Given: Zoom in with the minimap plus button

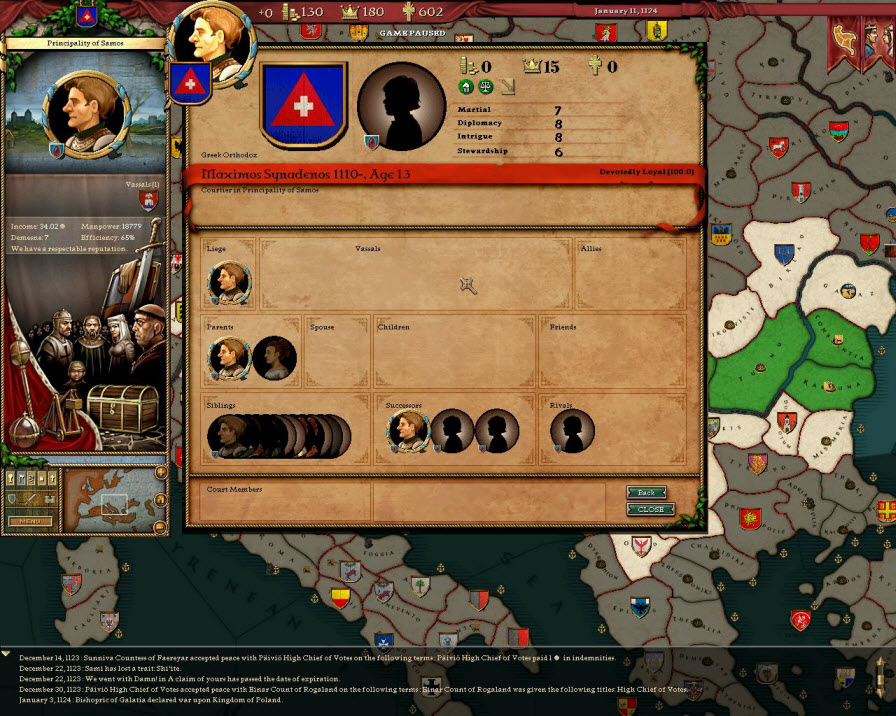Looking at the screenshot, I should (160, 472).
